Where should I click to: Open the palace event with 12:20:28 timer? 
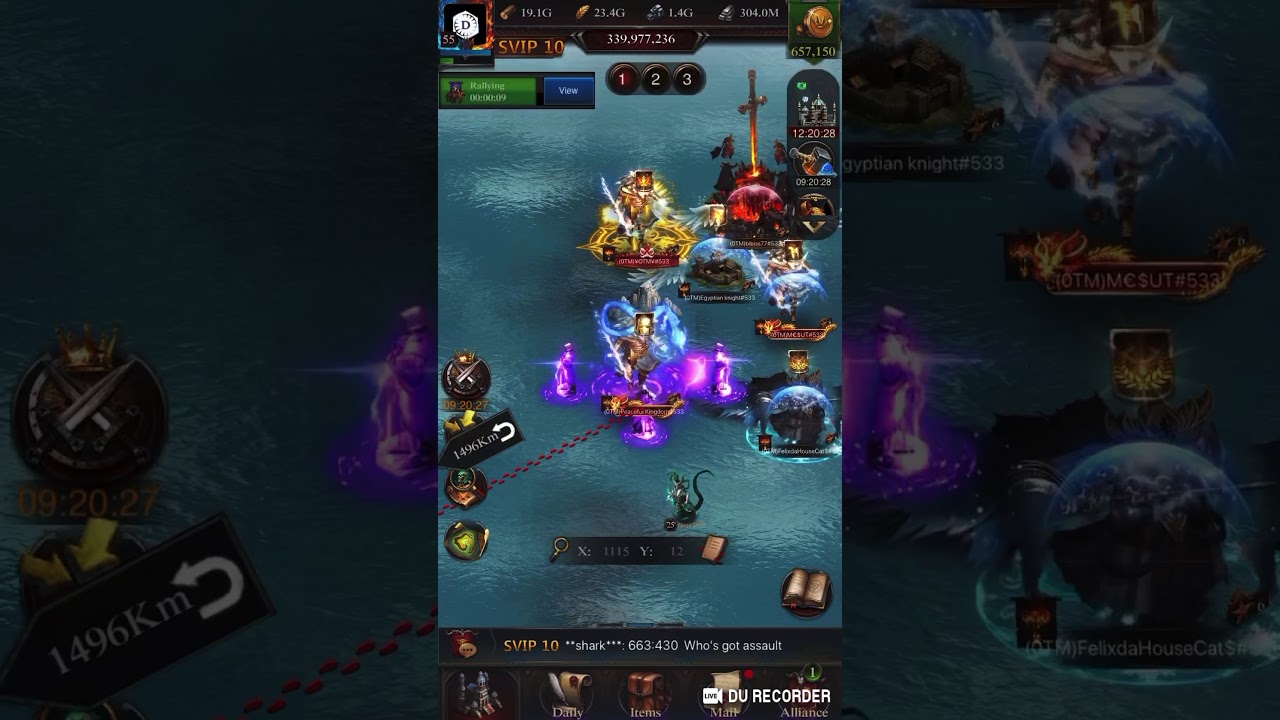pyautogui.click(x=814, y=107)
